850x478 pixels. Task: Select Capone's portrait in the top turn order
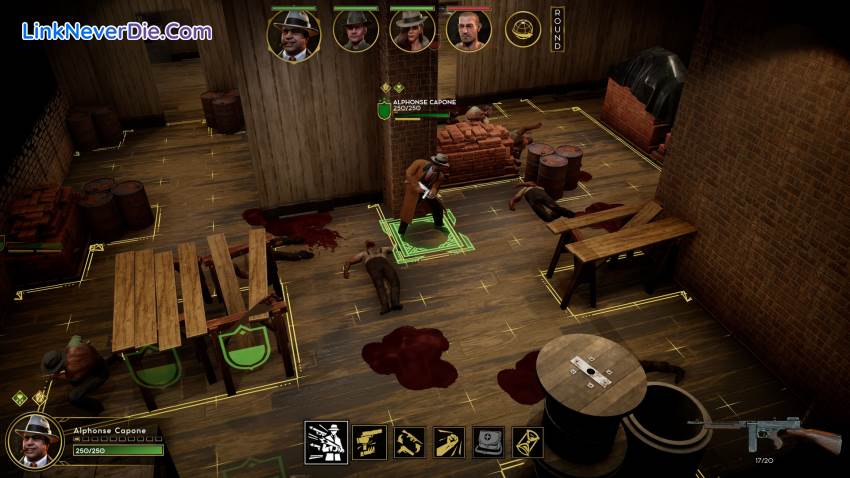tap(293, 34)
